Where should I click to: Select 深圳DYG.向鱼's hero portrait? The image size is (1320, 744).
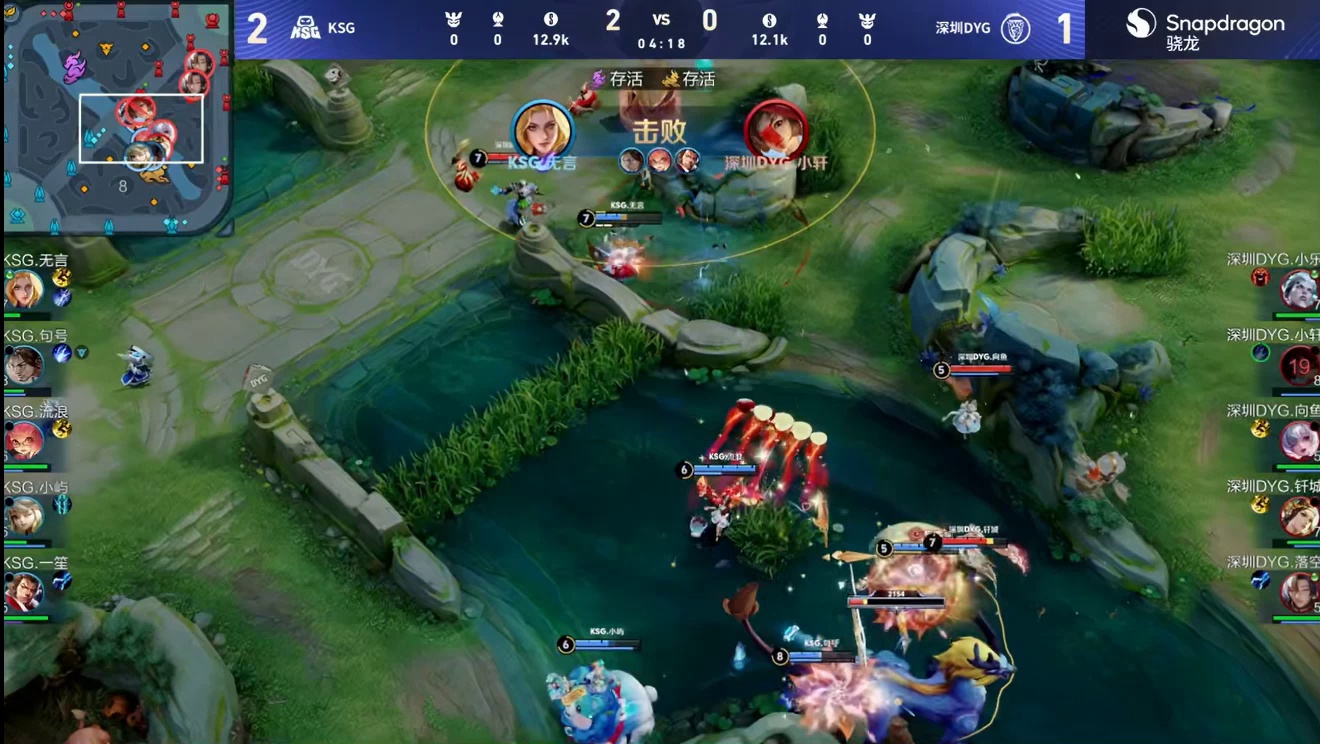1298,441
